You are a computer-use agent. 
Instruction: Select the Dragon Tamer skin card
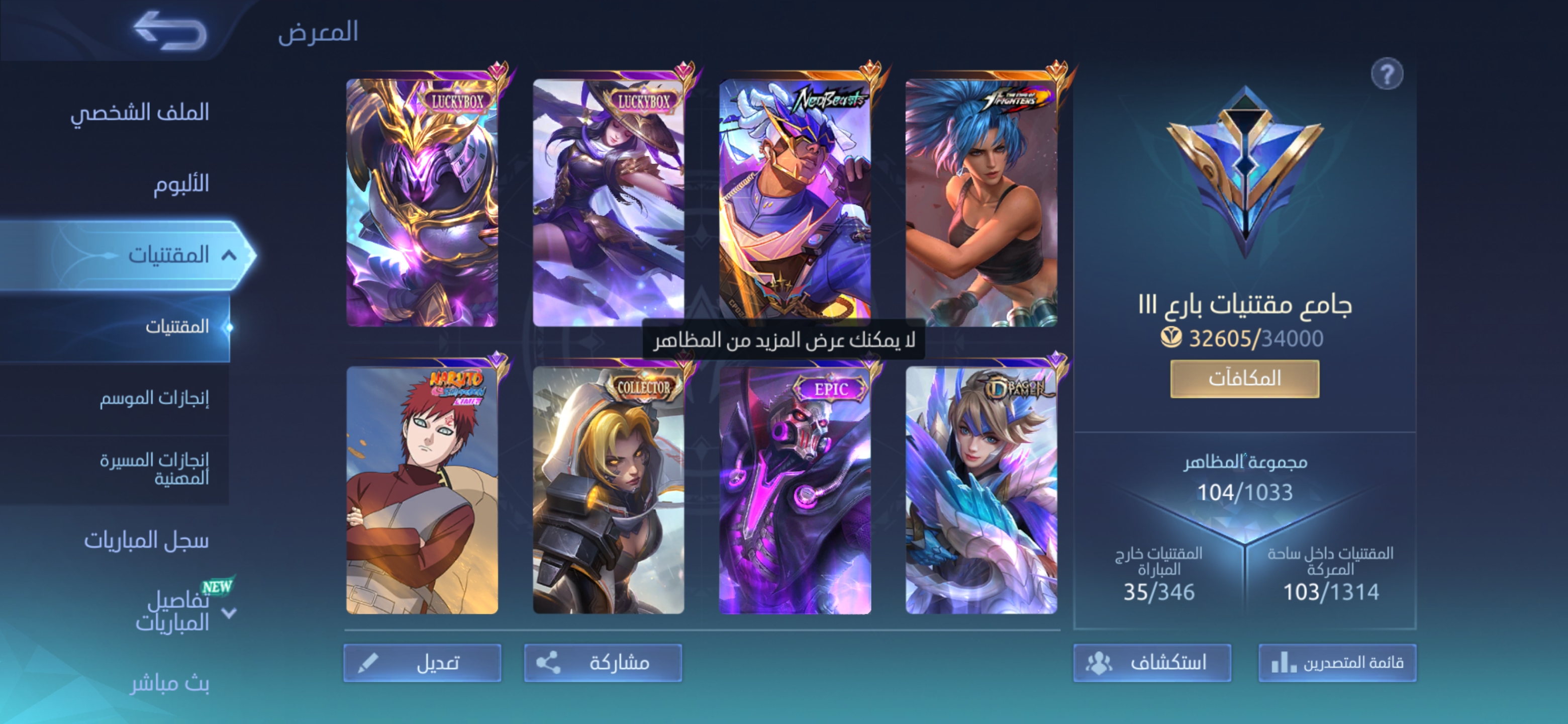click(x=981, y=490)
